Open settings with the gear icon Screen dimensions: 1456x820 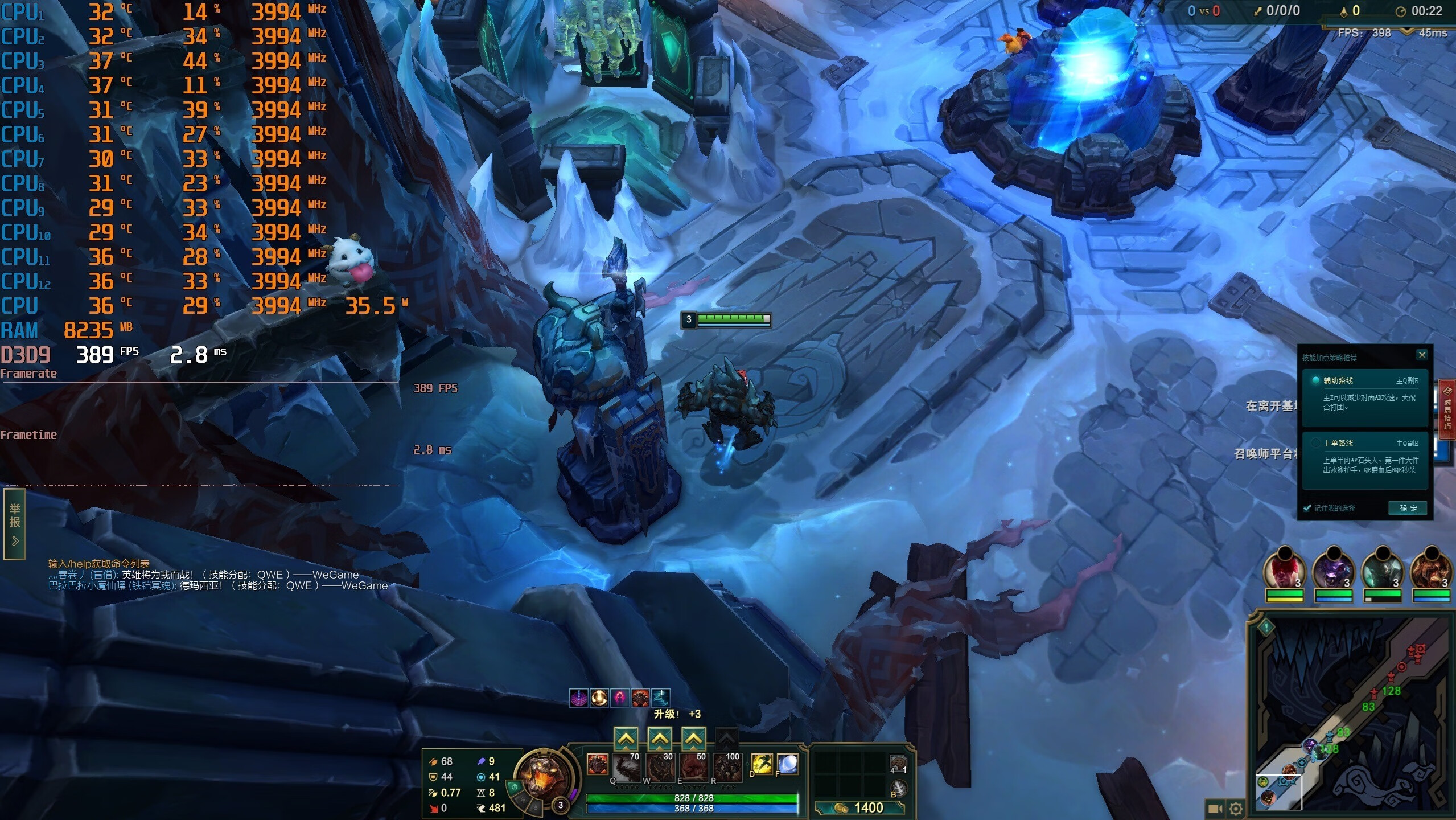point(1236,808)
